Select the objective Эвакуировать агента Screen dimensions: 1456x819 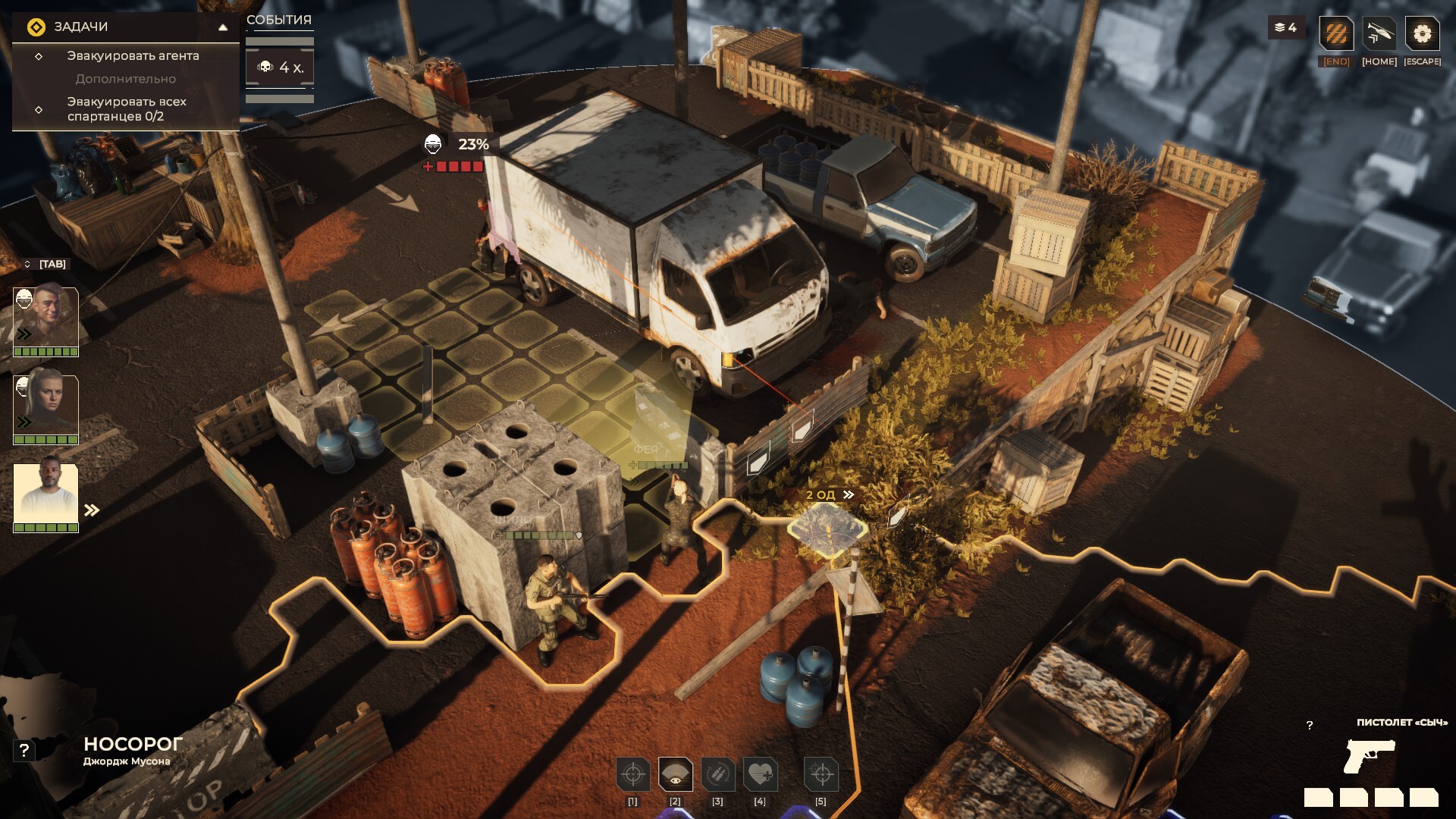pos(133,56)
